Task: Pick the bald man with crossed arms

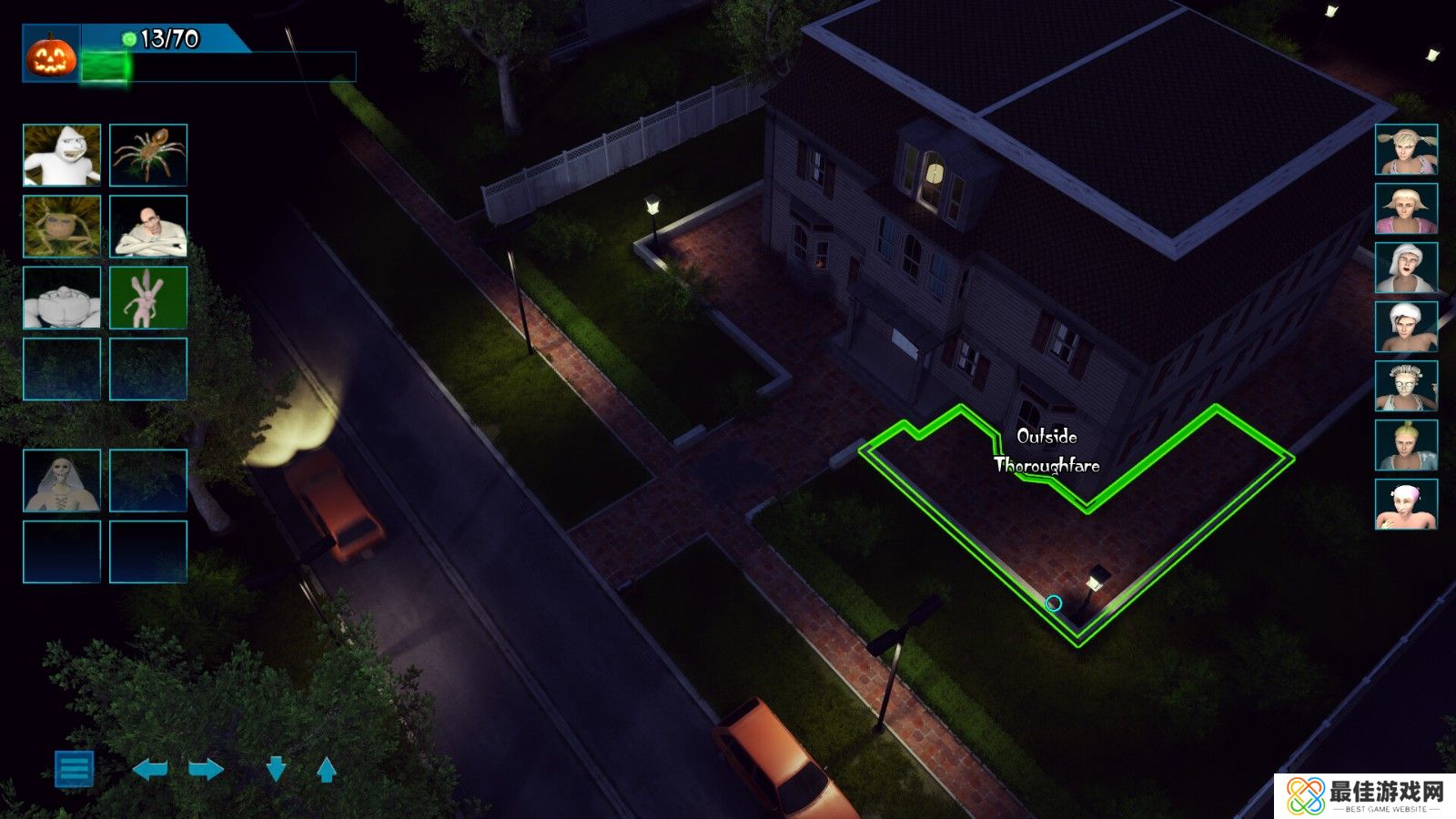Action: 148,227
